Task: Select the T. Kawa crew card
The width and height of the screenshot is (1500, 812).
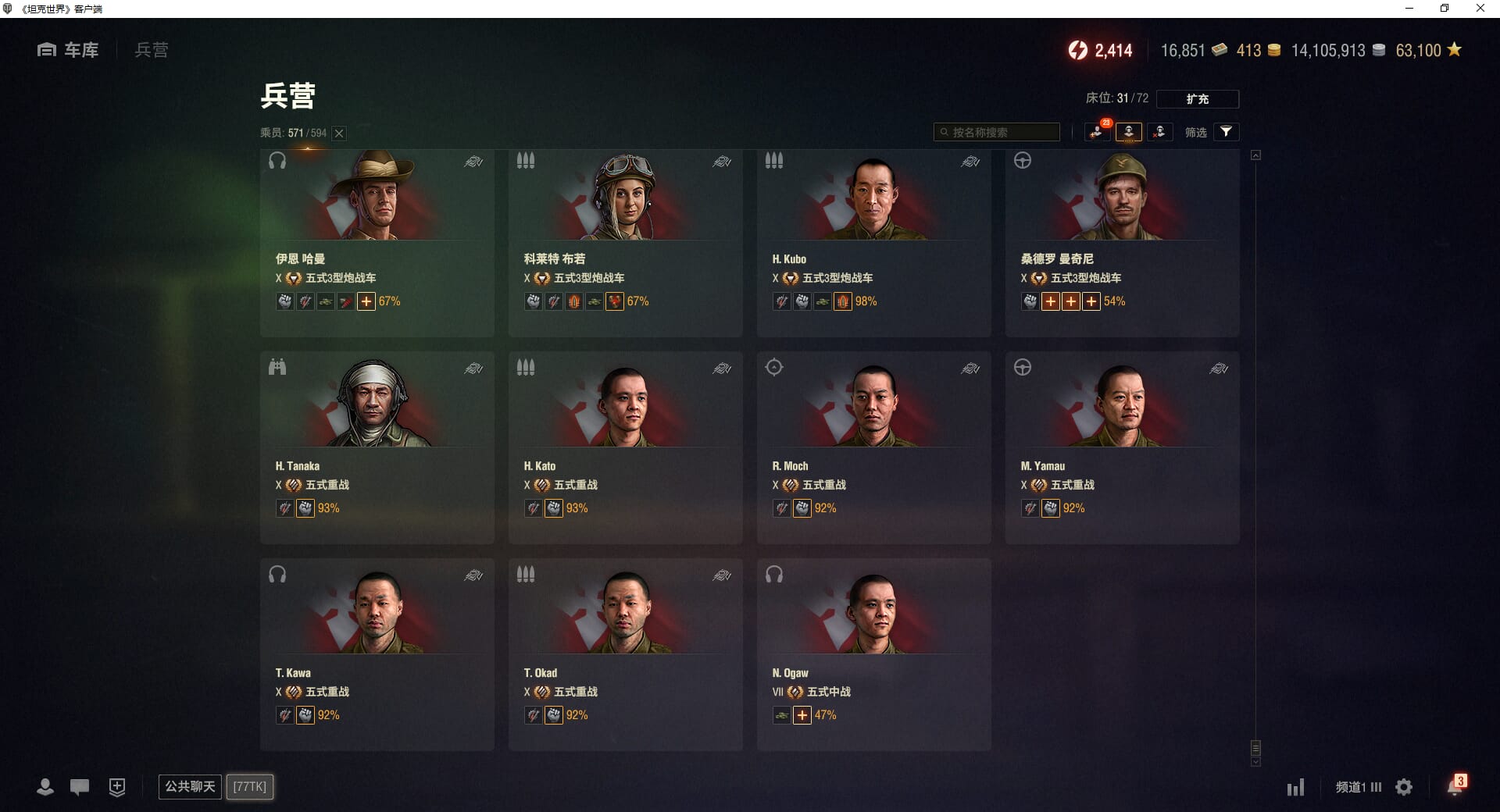Action: [x=377, y=654]
